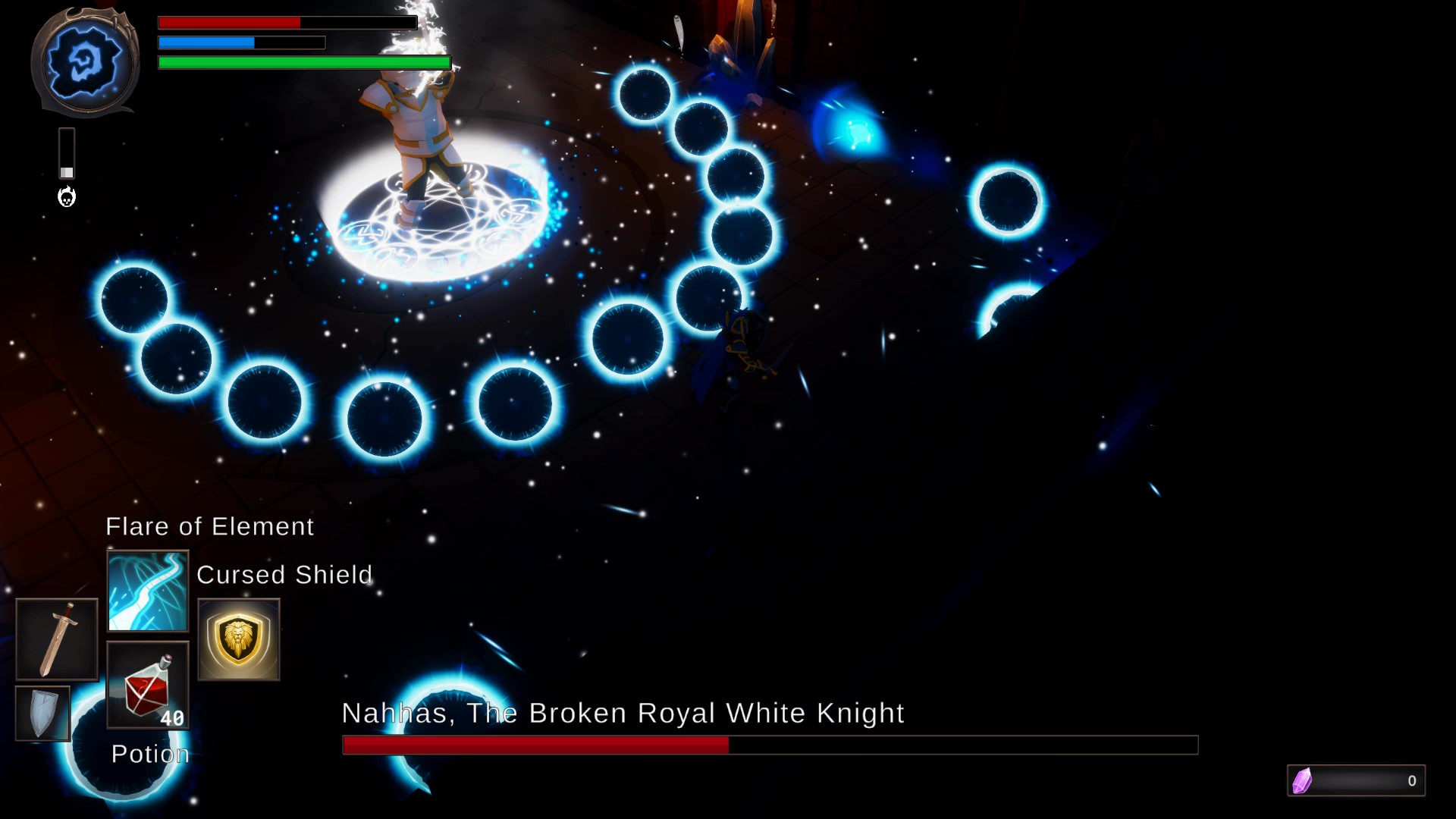The width and height of the screenshot is (1456, 819).
Task: Activate the Cursed Shield lion ability
Action: 238,639
